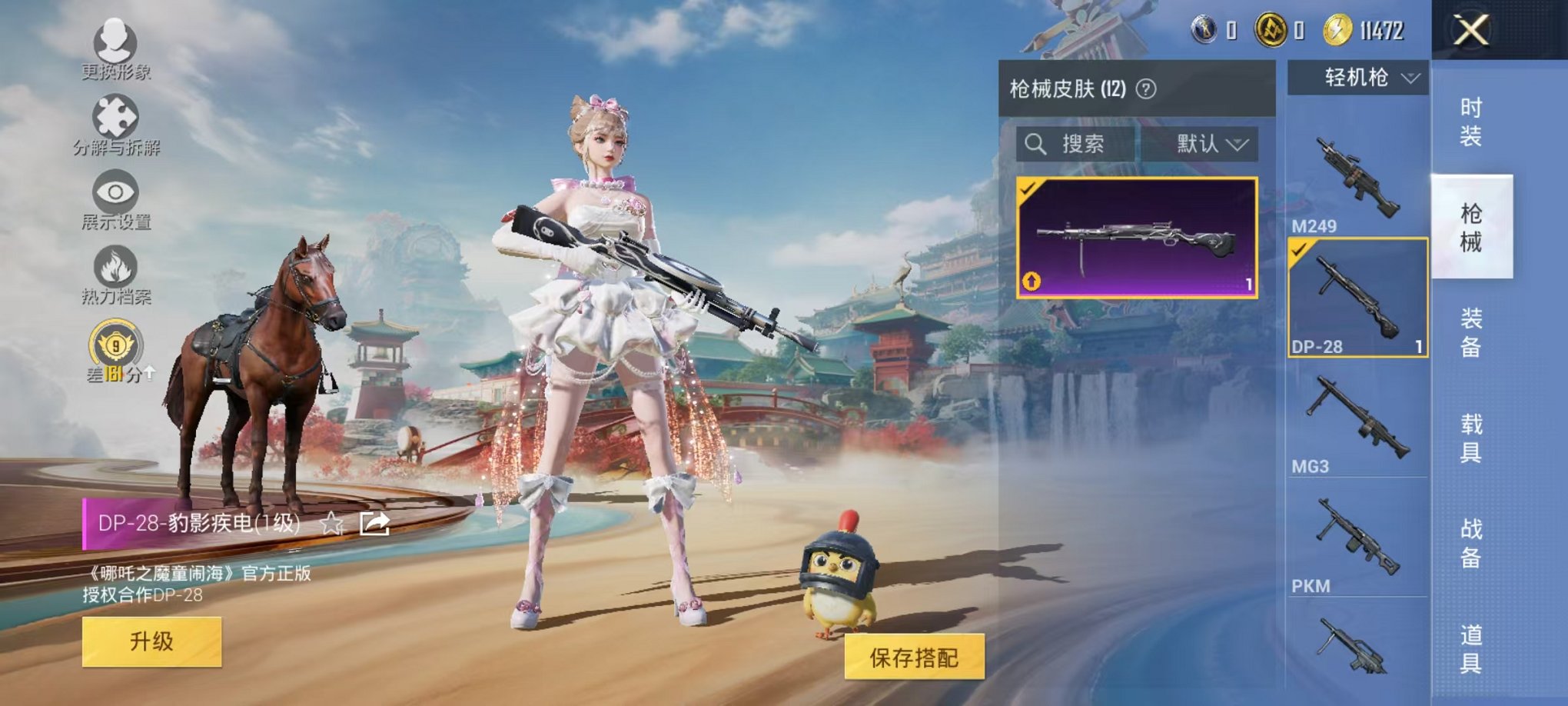
Task: Open the 热力档案 heat profile icon
Action: (x=114, y=265)
